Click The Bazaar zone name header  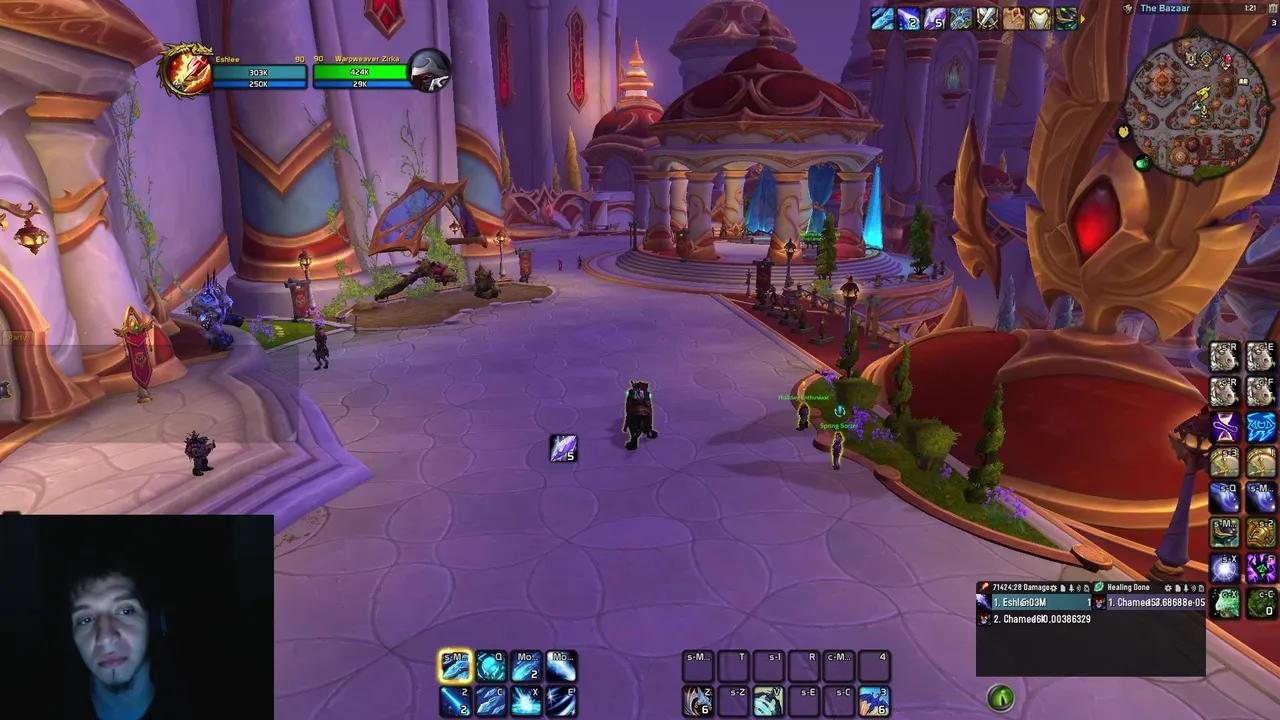[x=1165, y=8]
